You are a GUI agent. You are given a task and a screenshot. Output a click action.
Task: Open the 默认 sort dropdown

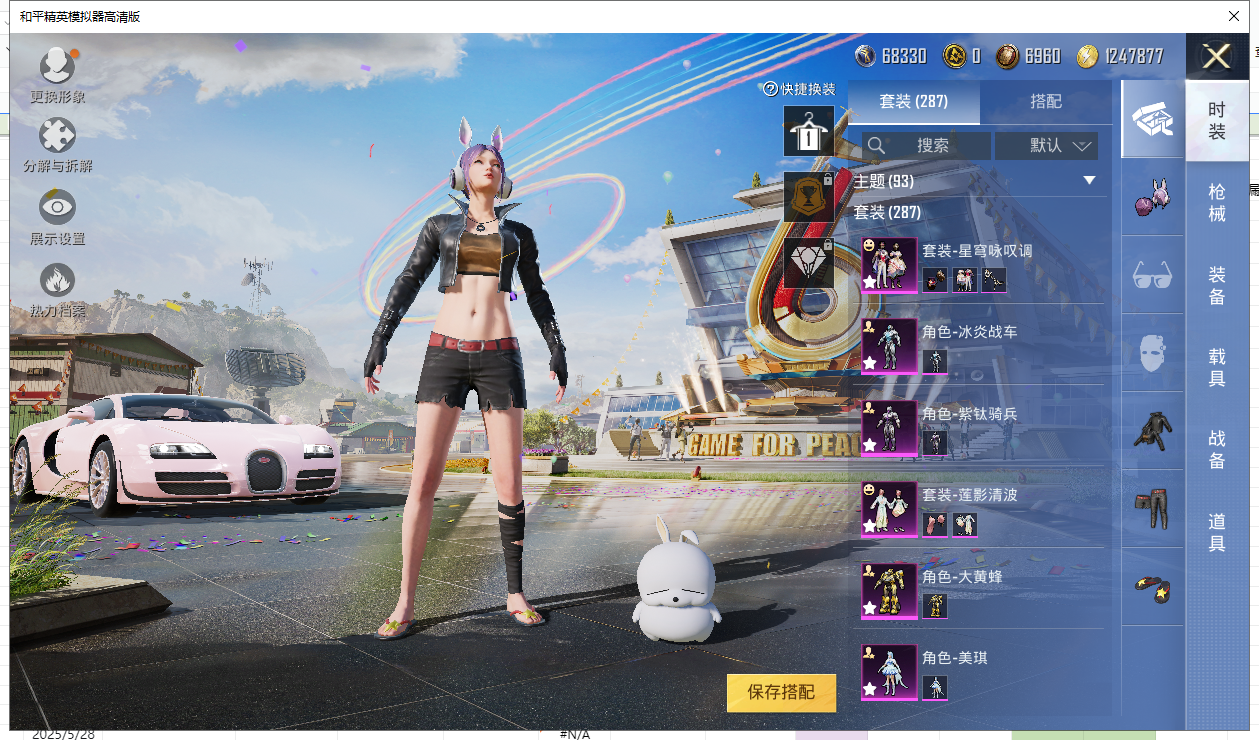[x=1046, y=146]
